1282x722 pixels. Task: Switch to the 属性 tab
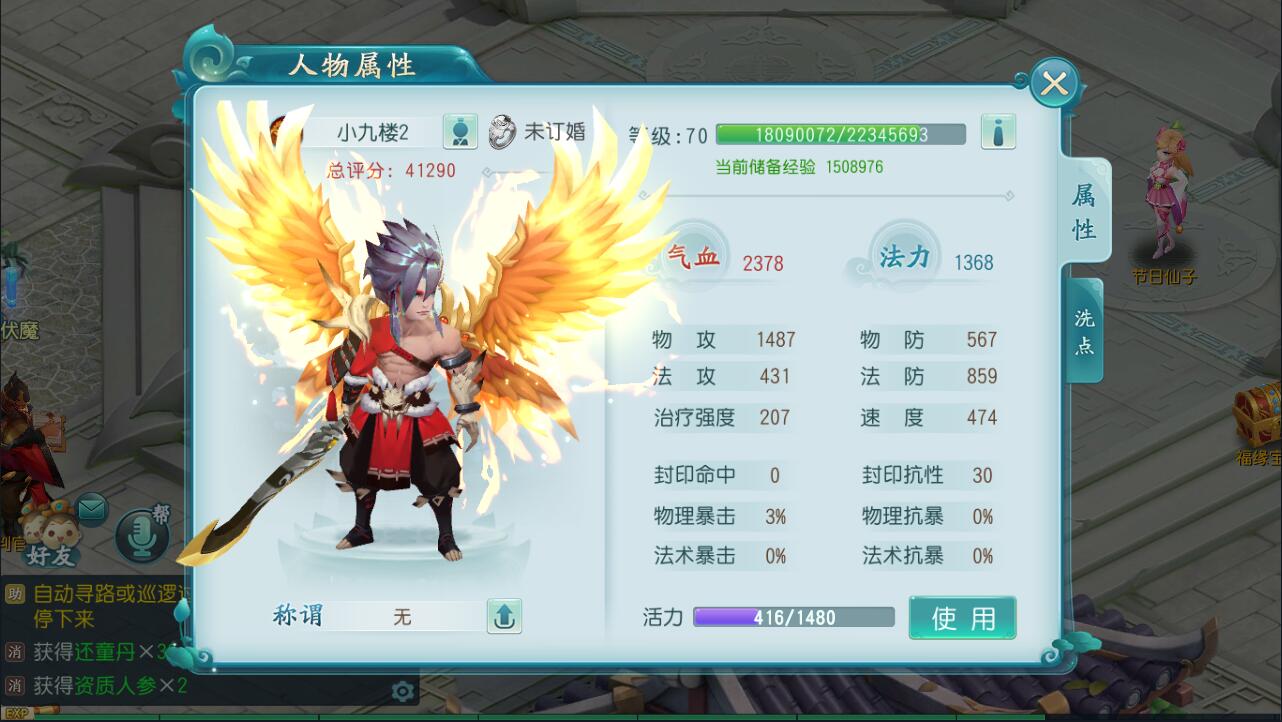(x=1084, y=212)
